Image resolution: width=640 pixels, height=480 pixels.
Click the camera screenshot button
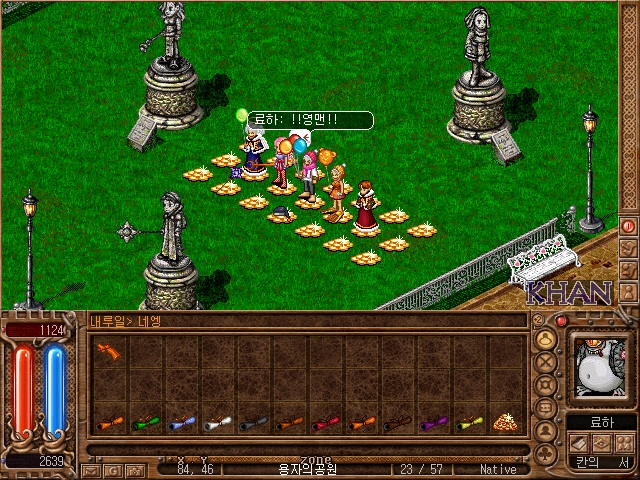136,469
